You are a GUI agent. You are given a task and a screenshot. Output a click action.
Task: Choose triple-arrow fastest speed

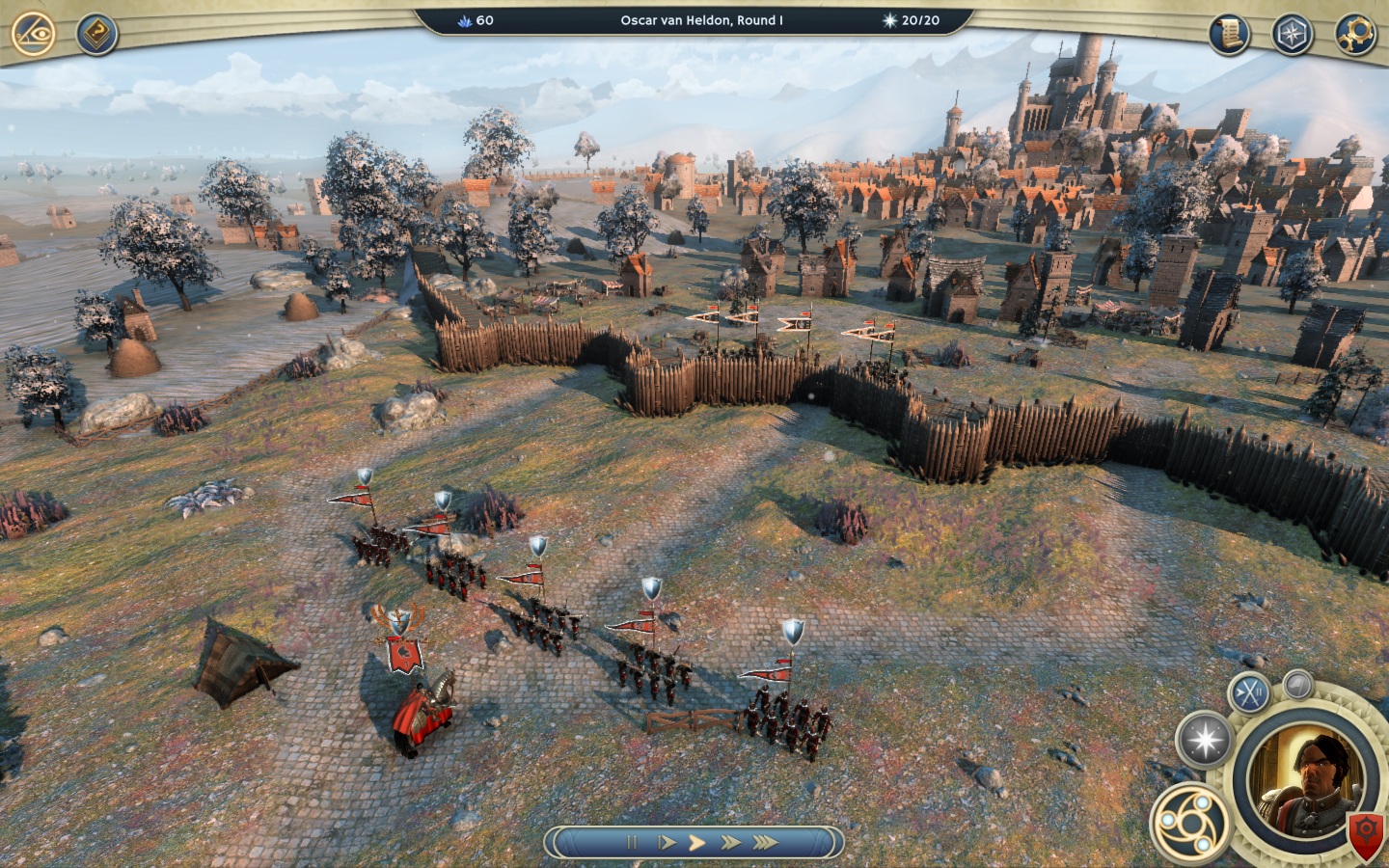pyautogui.click(x=765, y=842)
